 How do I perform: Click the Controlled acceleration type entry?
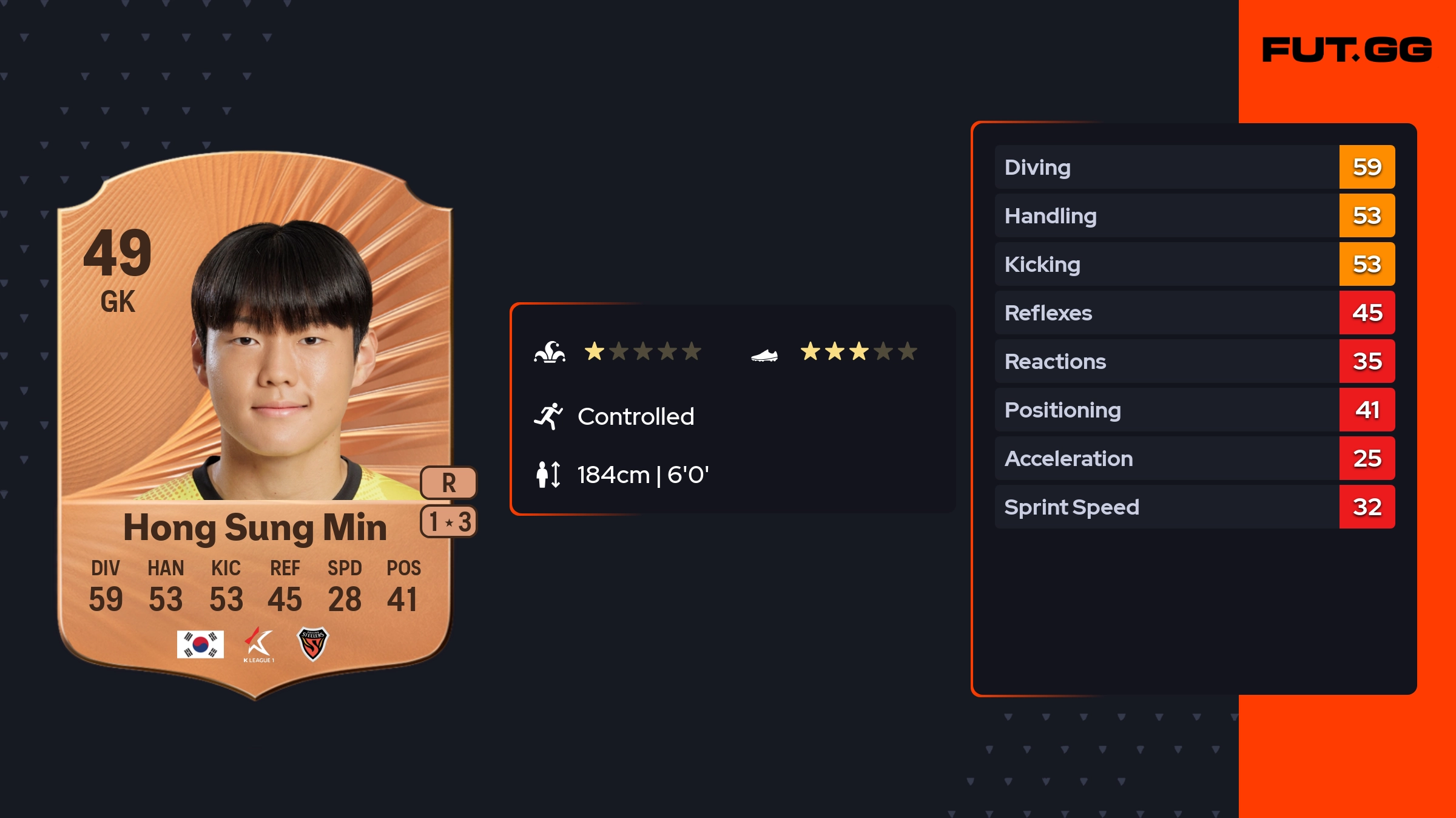(x=635, y=417)
